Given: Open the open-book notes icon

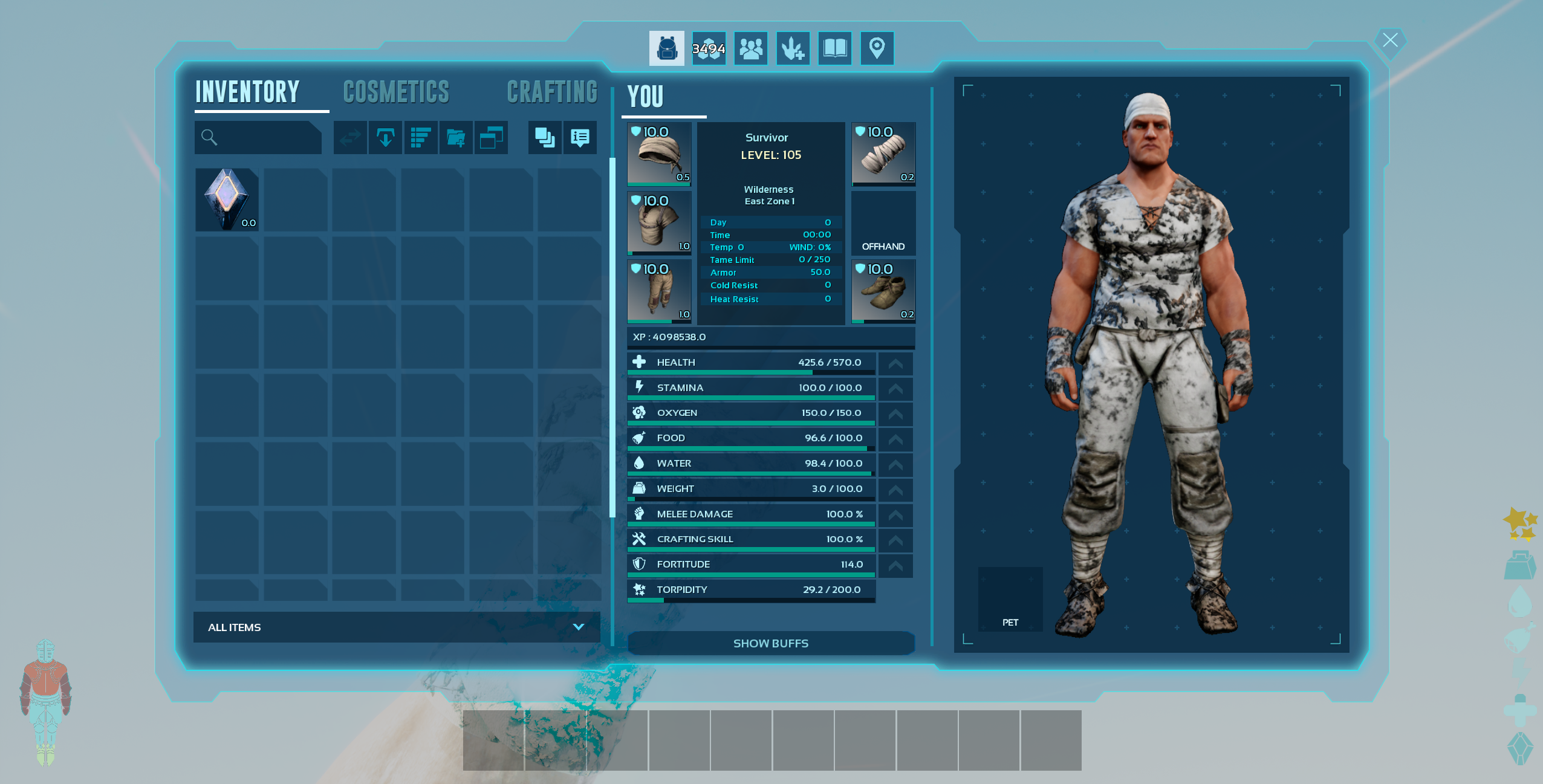Looking at the screenshot, I should [x=835, y=48].
